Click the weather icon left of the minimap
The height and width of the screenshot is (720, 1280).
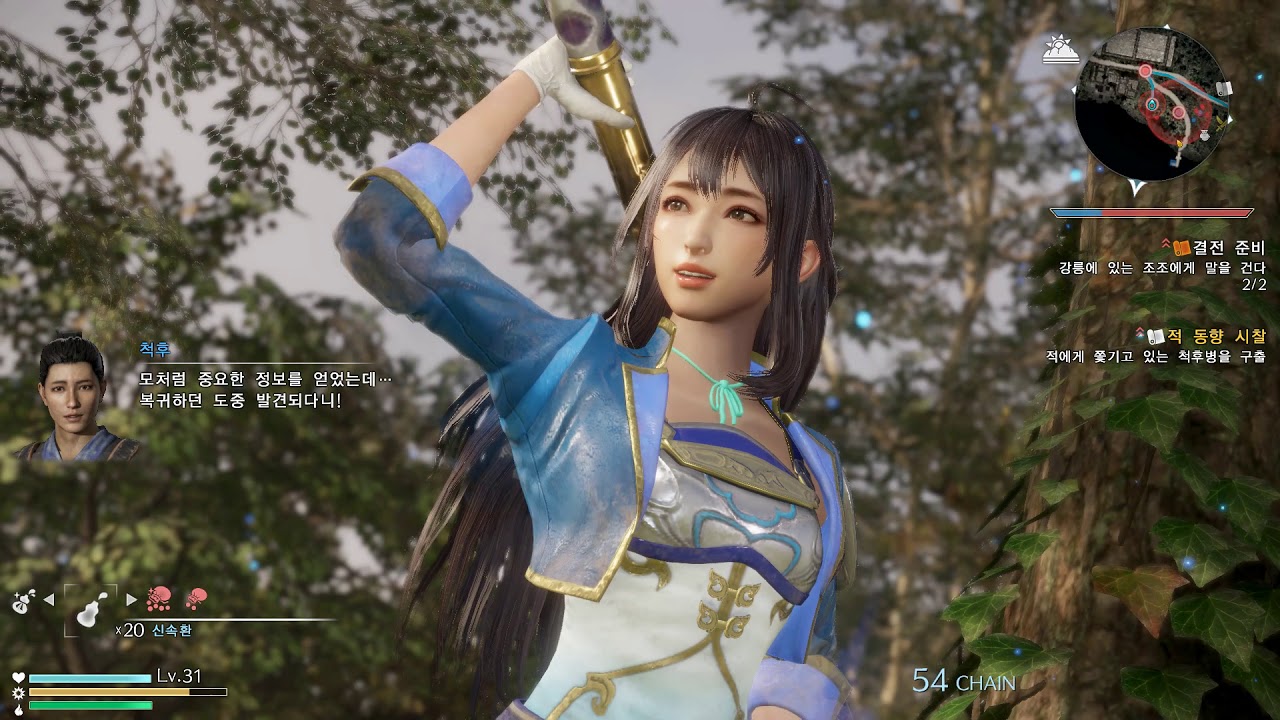[1061, 47]
